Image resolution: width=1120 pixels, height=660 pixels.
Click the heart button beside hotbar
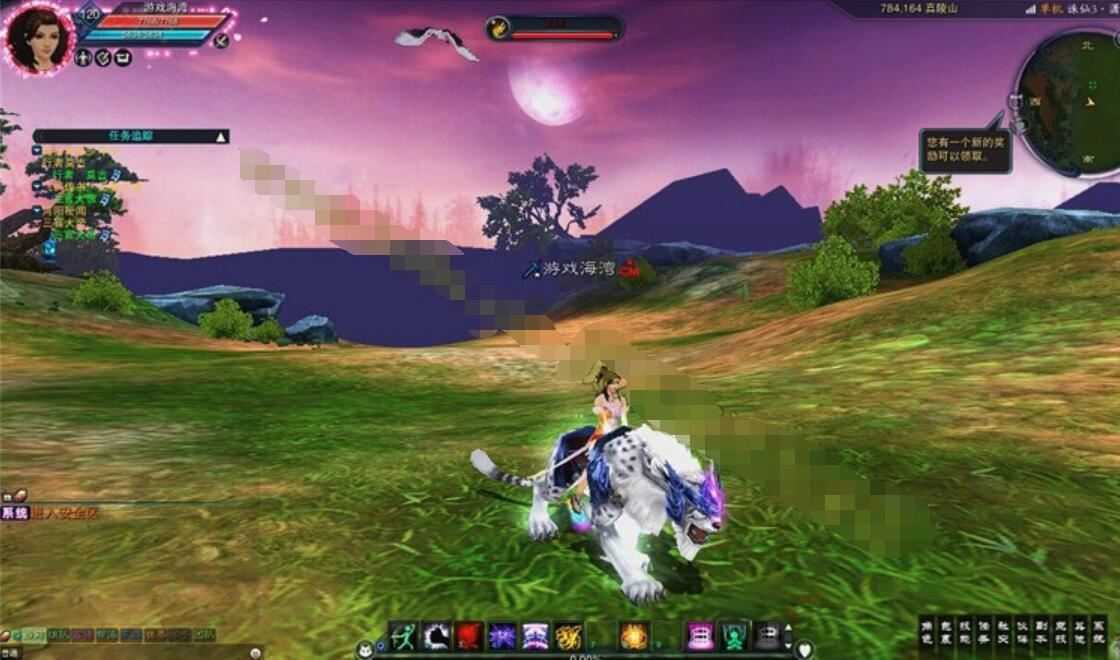tap(804, 649)
